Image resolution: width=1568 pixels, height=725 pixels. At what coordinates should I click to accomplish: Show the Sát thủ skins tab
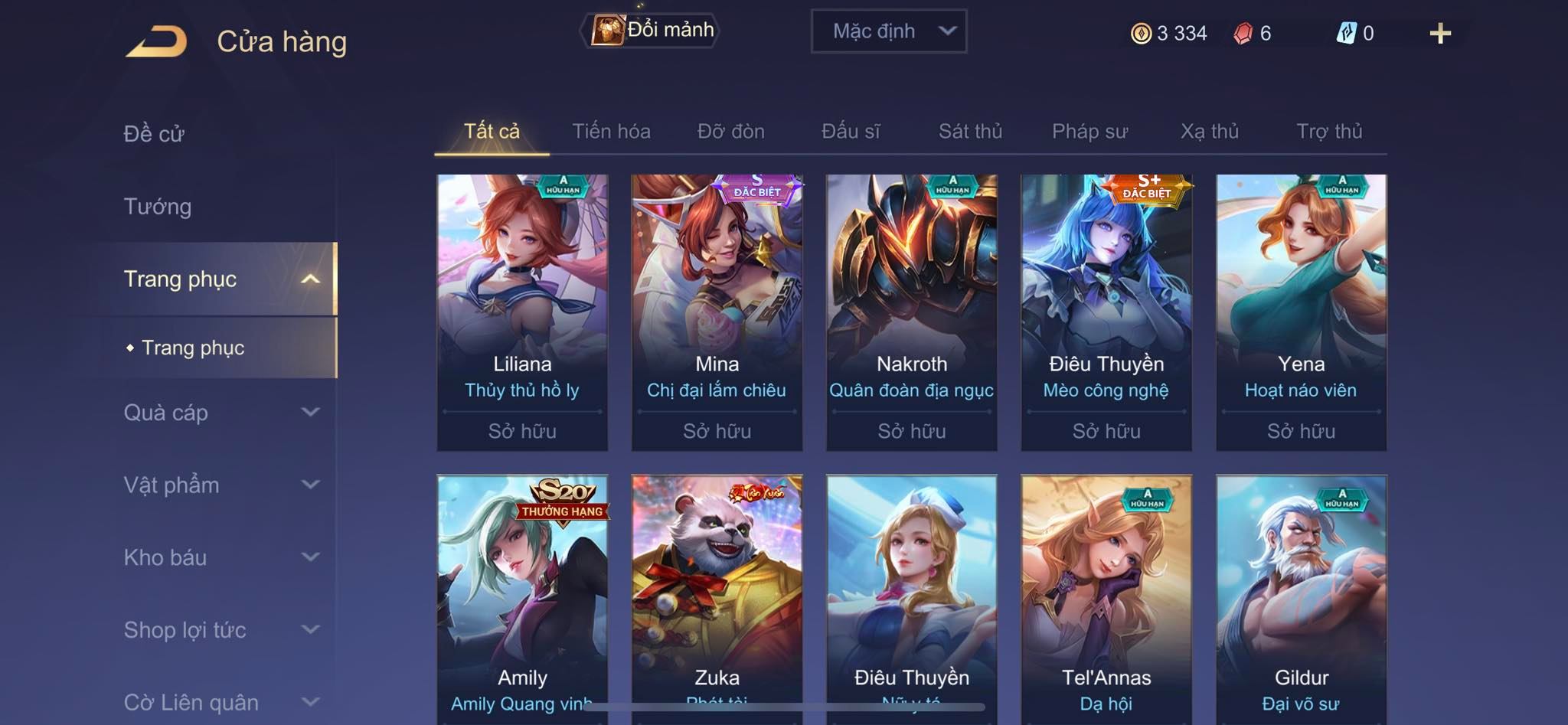click(x=970, y=132)
